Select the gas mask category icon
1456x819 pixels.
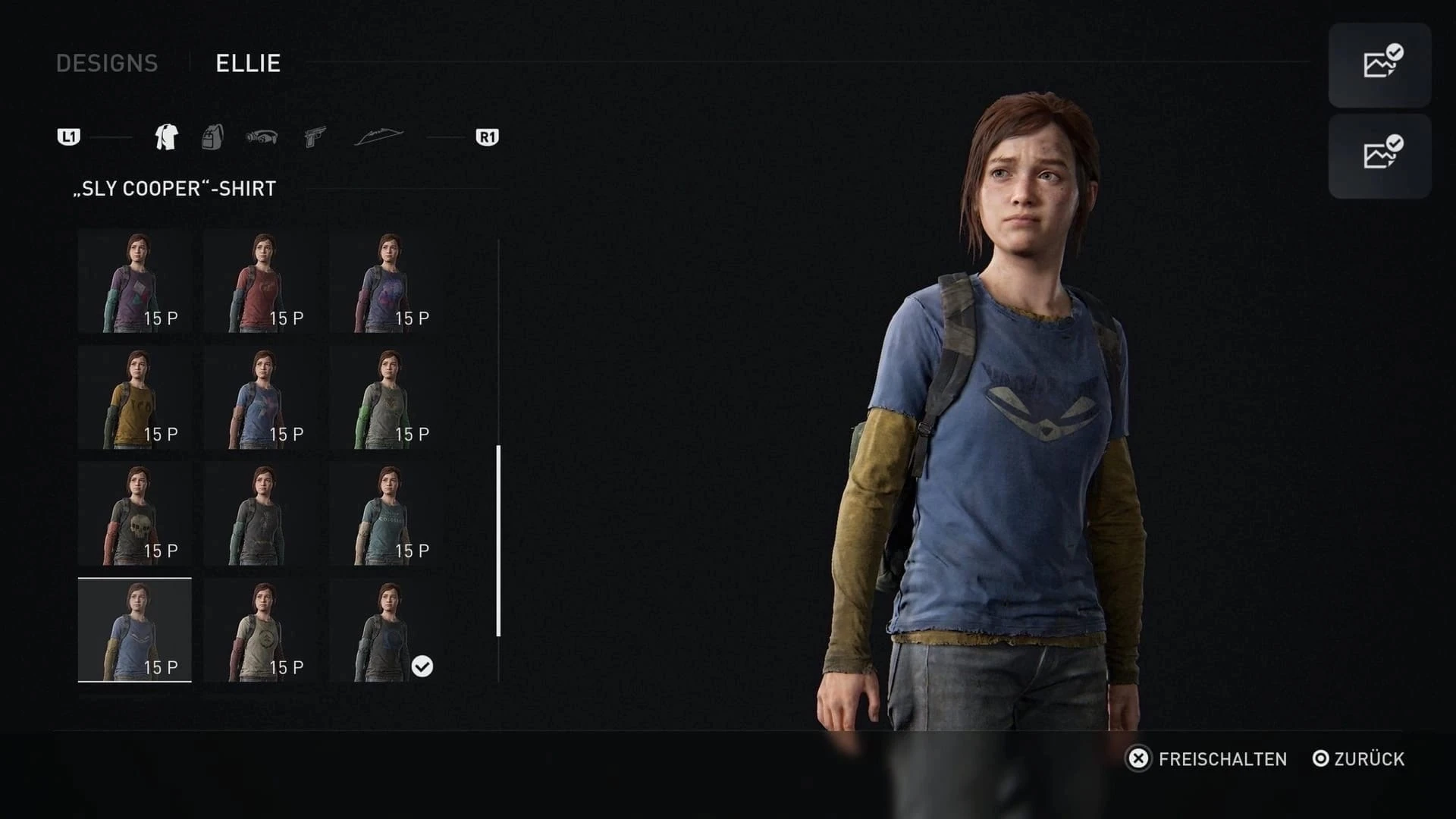[262, 136]
